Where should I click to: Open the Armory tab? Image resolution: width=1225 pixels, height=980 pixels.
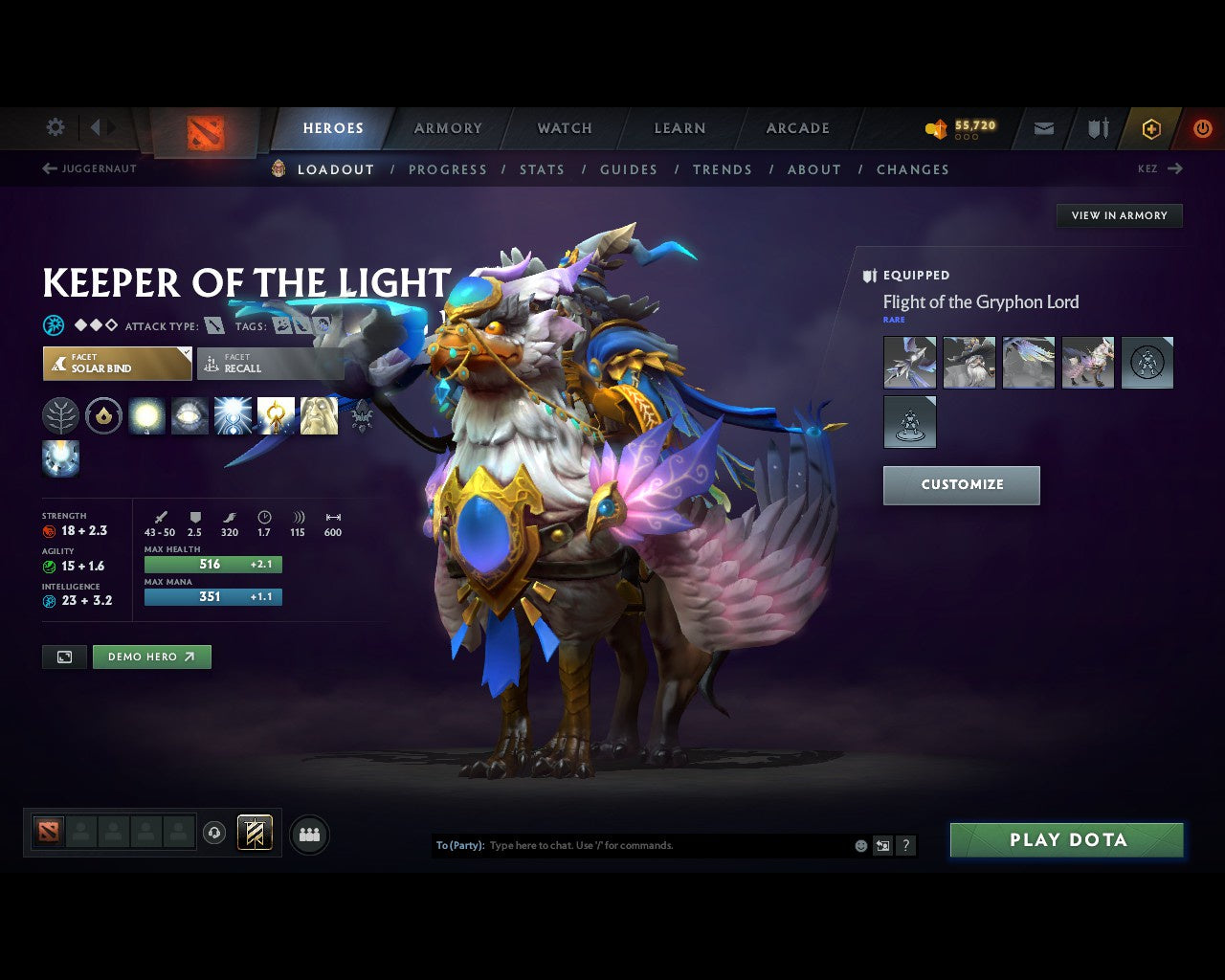(448, 128)
